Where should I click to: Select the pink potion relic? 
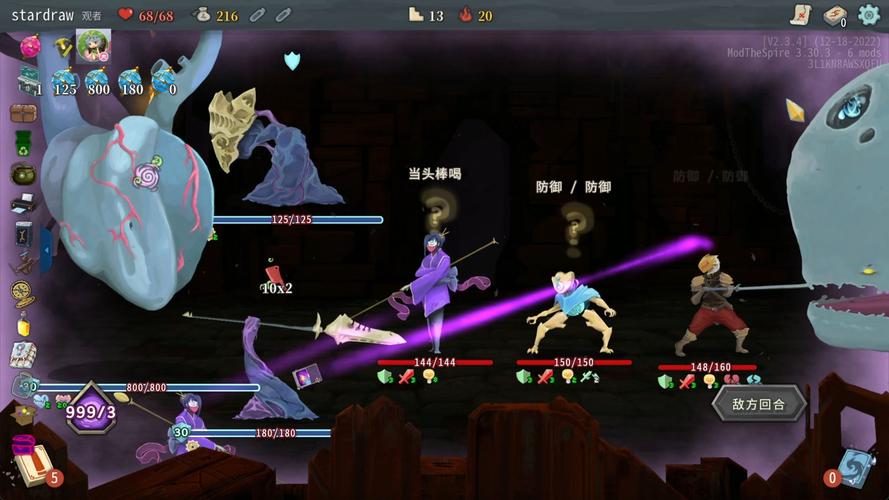tap(31, 46)
